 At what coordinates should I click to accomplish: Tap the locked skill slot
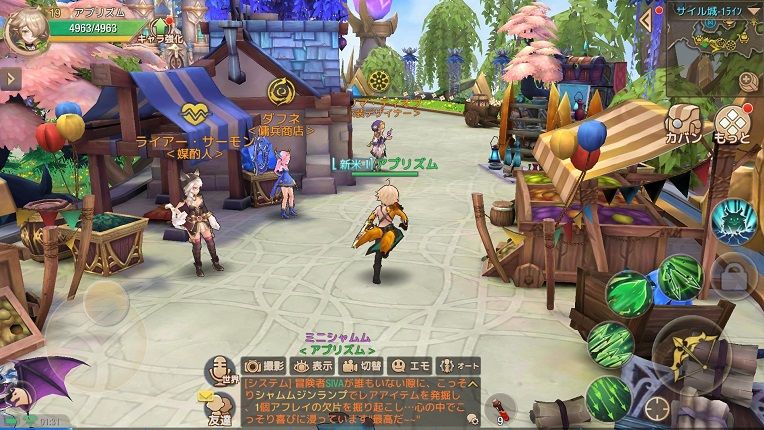coord(732,276)
